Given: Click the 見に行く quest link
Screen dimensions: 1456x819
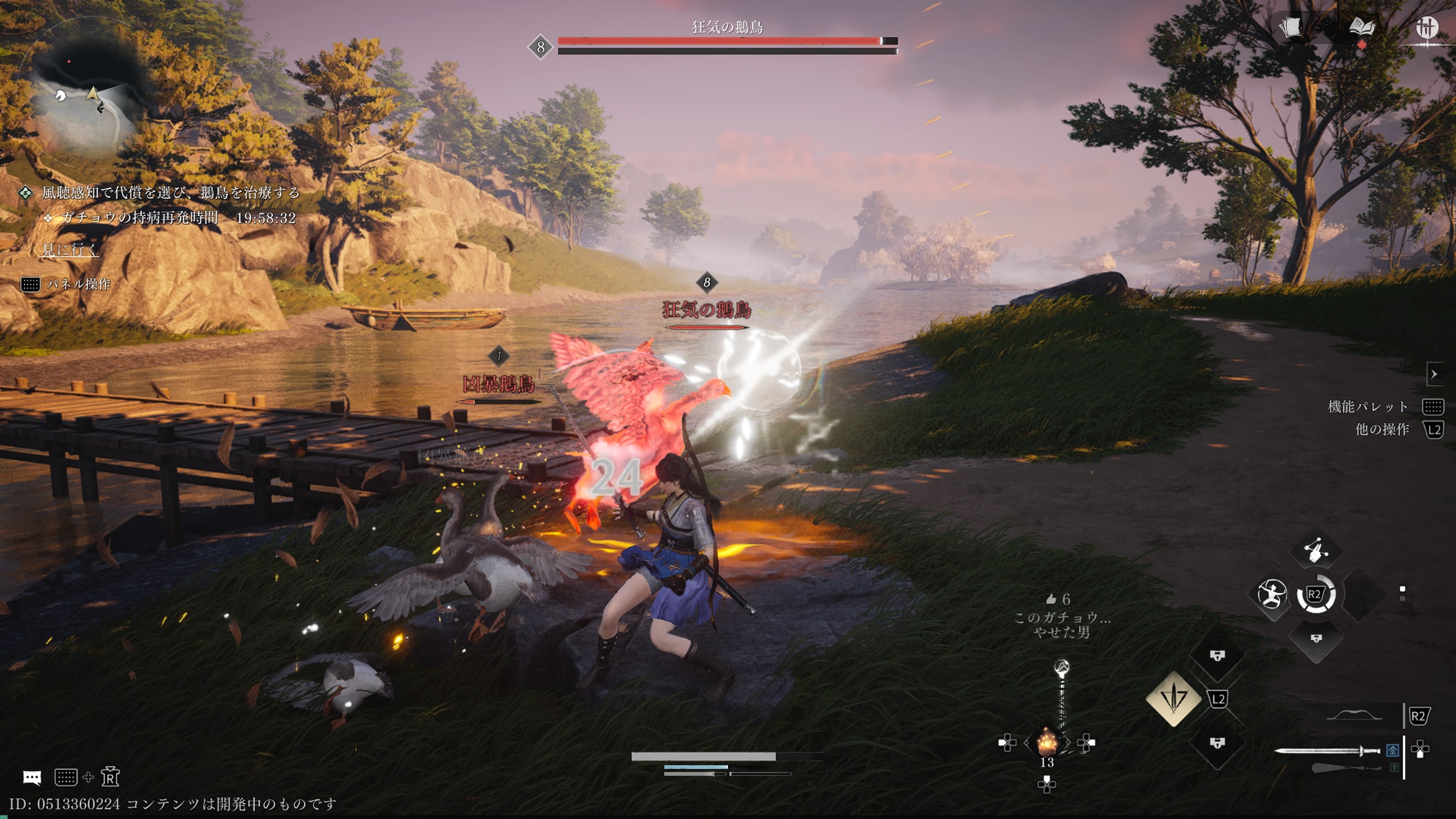Looking at the screenshot, I should [70, 249].
